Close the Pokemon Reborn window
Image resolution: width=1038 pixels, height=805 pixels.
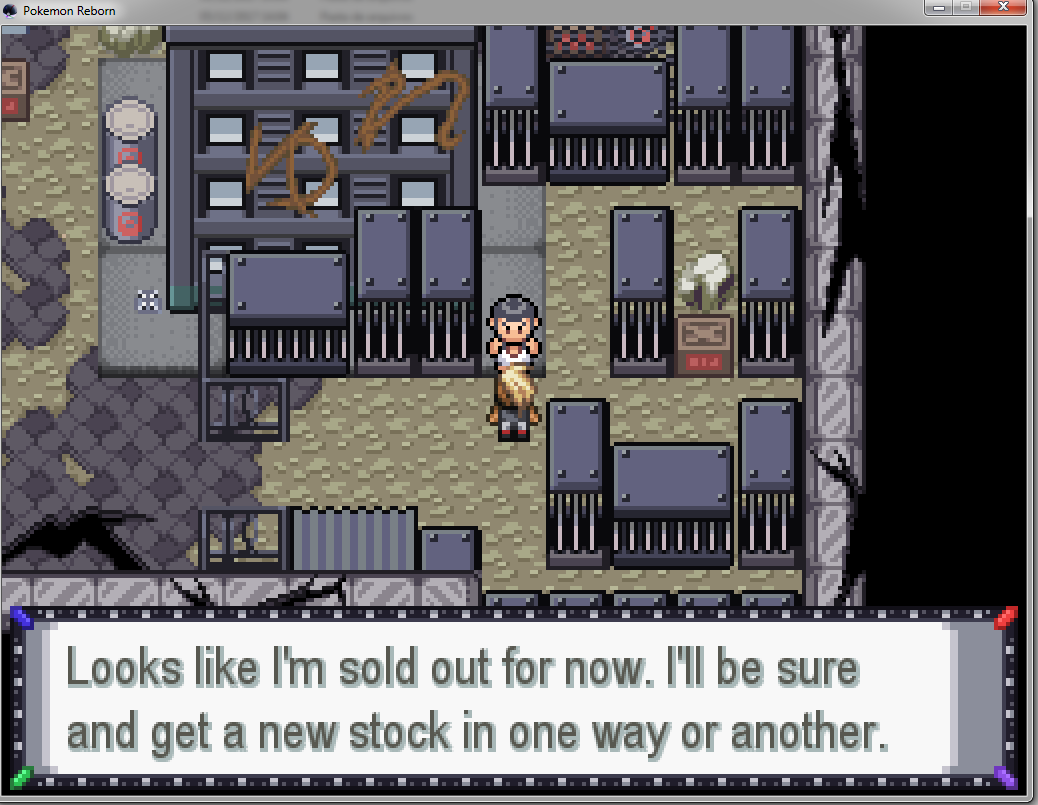[x=1008, y=8]
